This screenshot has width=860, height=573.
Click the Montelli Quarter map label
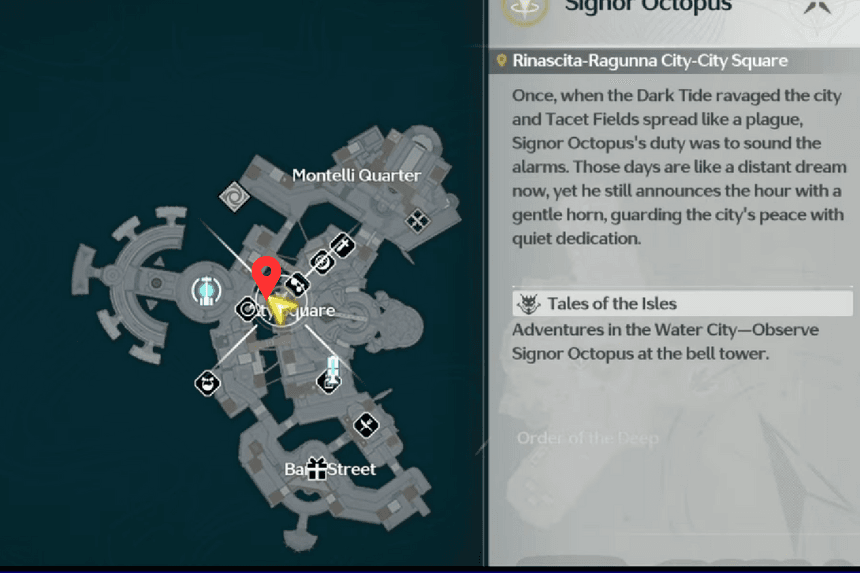tap(356, 176)
